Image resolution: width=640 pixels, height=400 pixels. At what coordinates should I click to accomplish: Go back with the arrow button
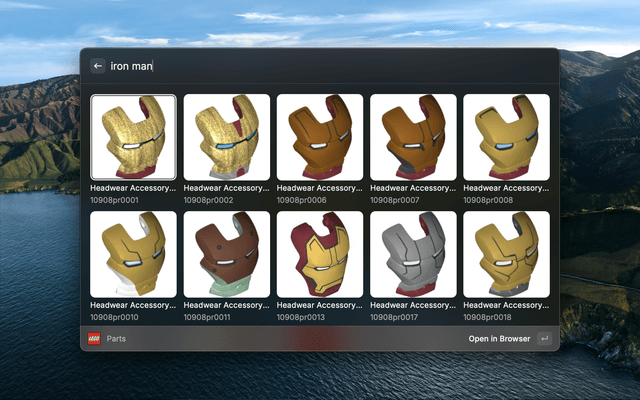point(98,66)
